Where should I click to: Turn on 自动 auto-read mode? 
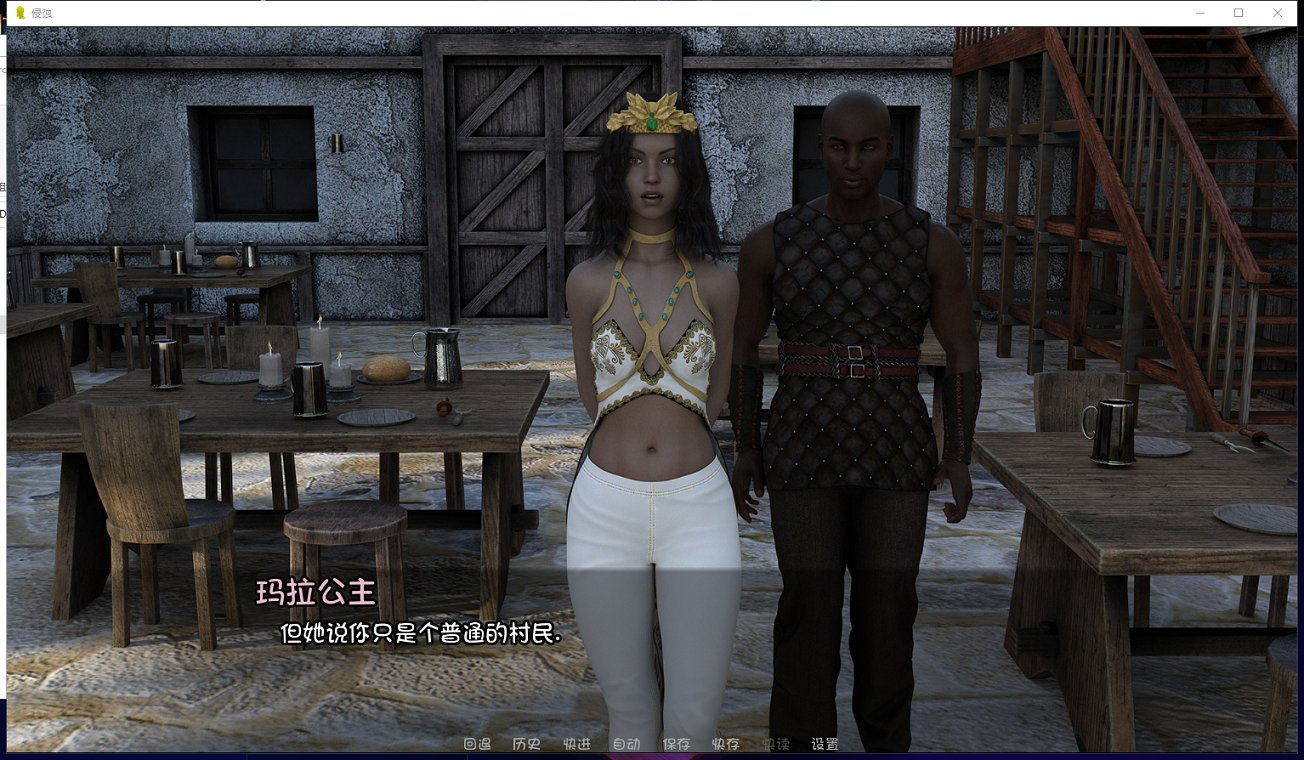click(626, 744)
